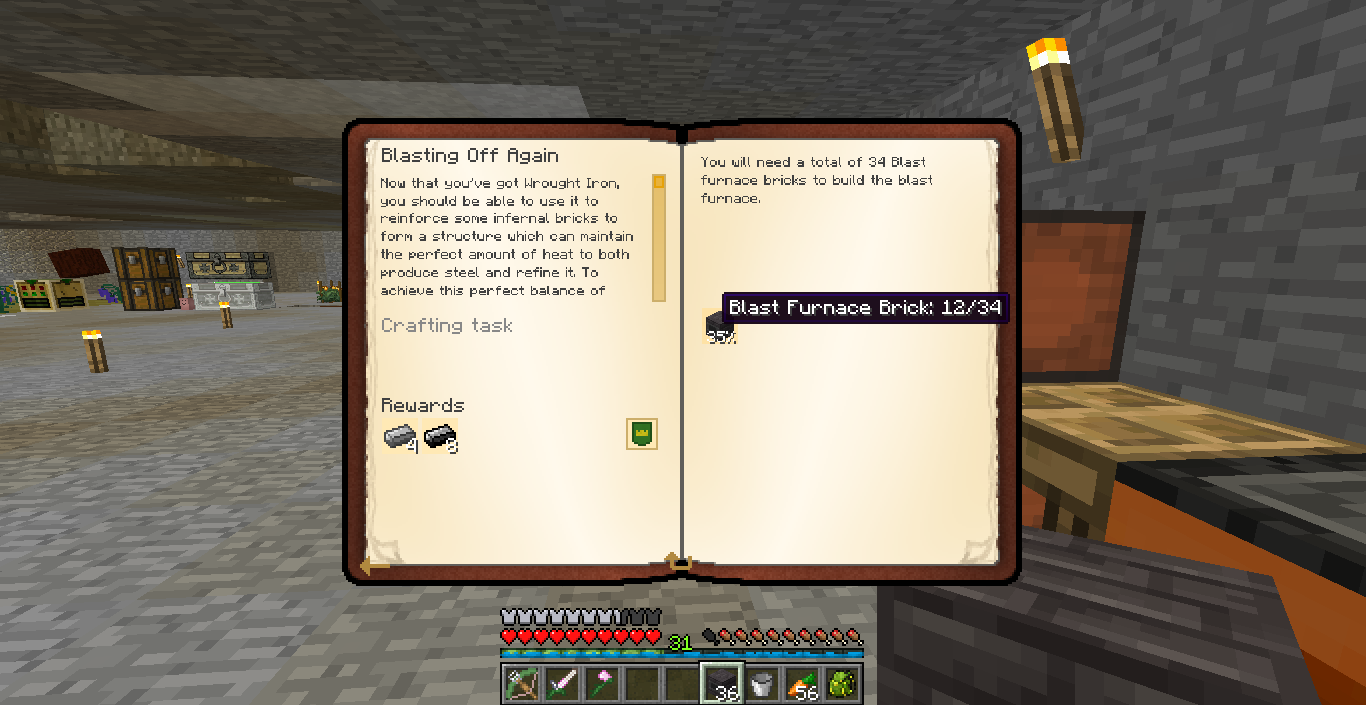Select the pink flower hotbar slot
Screen dimensions: 1366x705
(602, 684)
